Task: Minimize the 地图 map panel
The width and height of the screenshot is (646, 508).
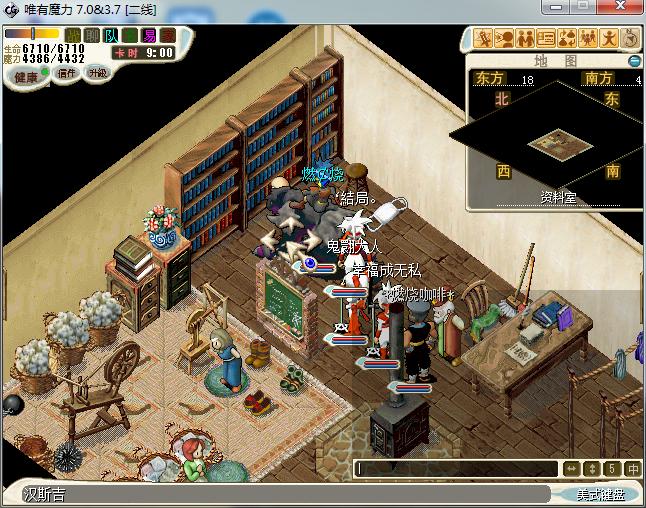Action: (x=634, y=61)
